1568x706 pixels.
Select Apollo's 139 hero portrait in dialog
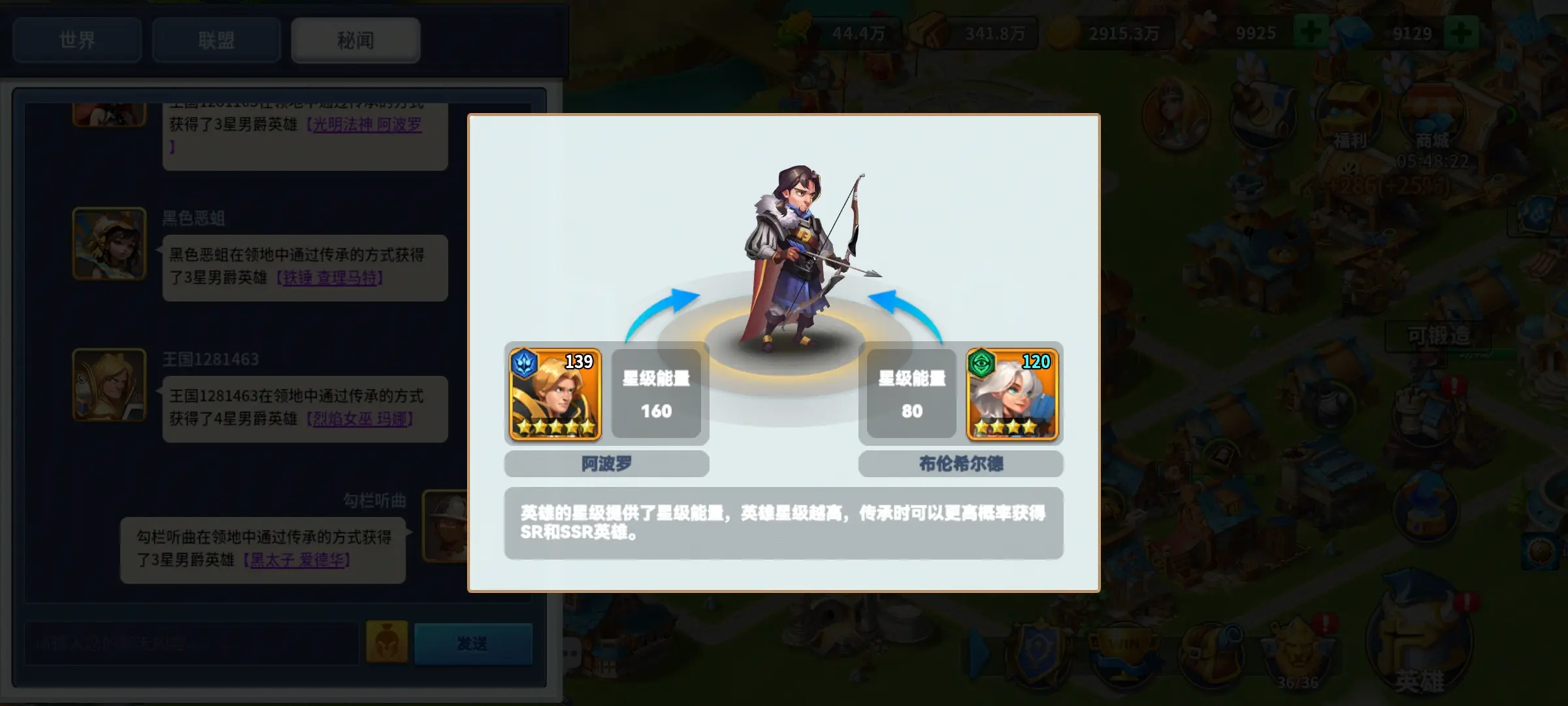(553, 394)
